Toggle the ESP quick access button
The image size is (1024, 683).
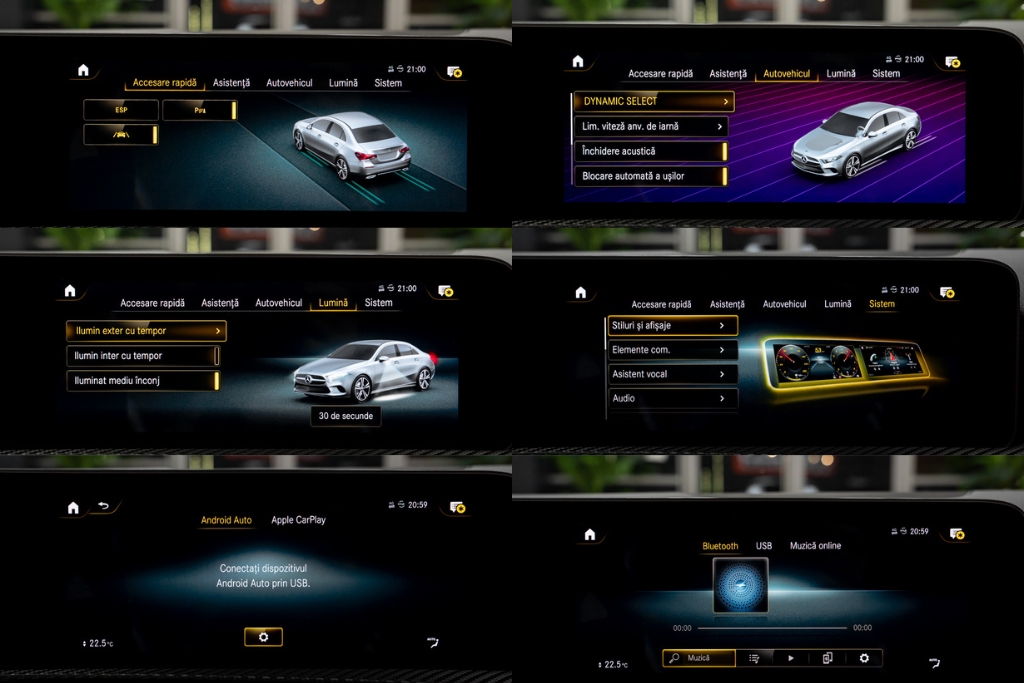point(121,110)
